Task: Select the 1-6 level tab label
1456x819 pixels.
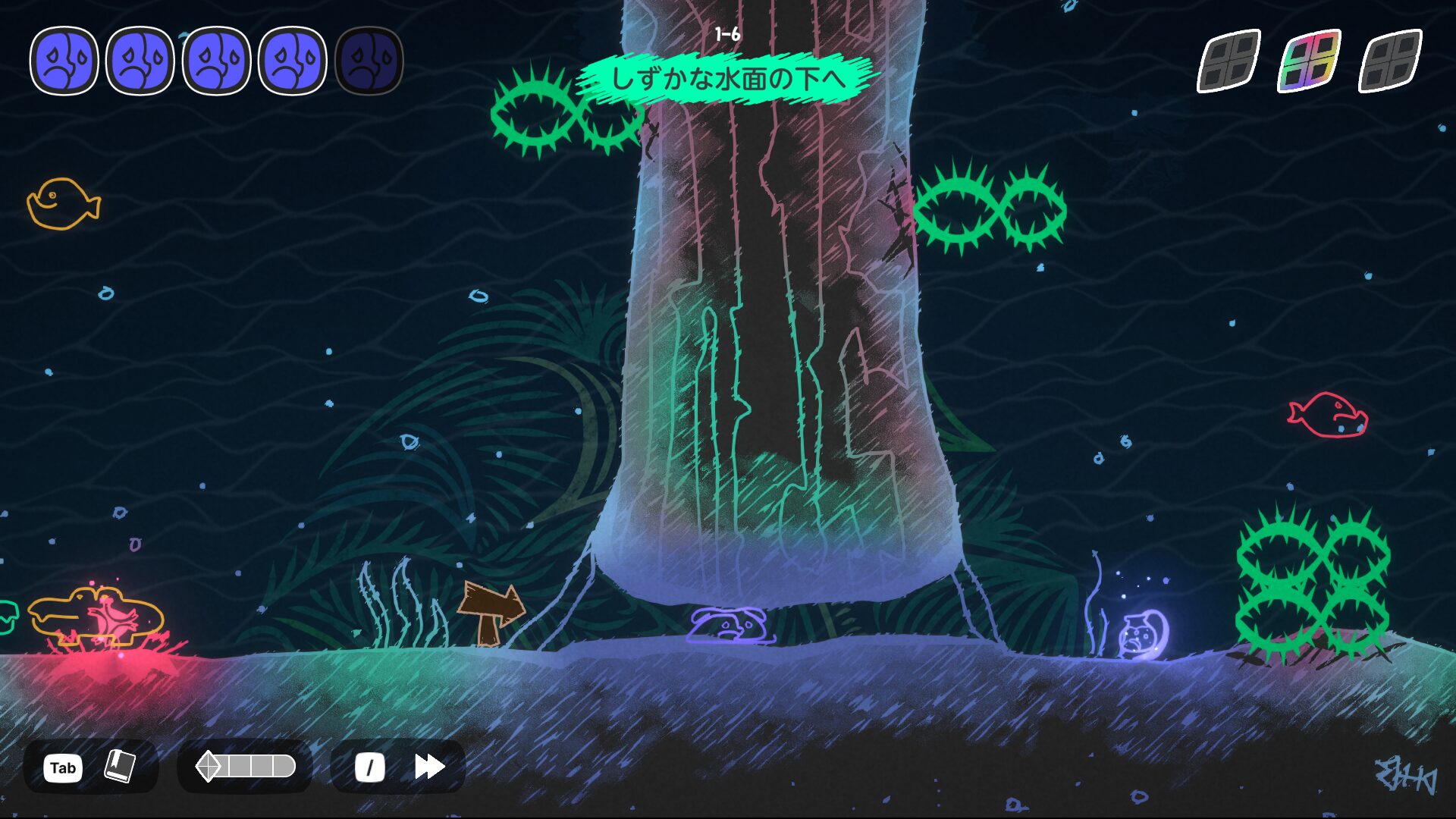Action: click(729, 32)
